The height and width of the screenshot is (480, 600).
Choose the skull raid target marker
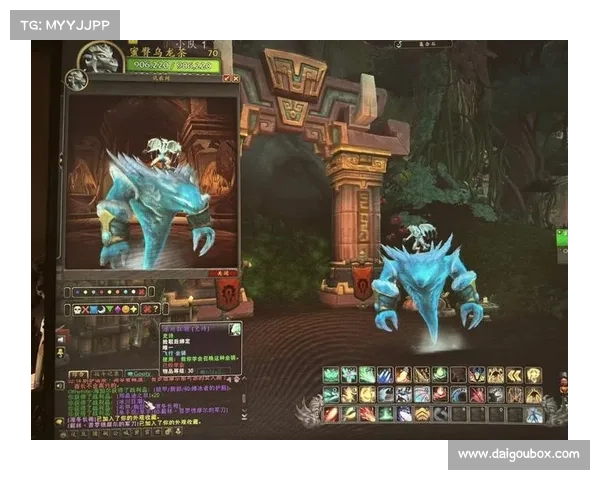click(76, 309)
